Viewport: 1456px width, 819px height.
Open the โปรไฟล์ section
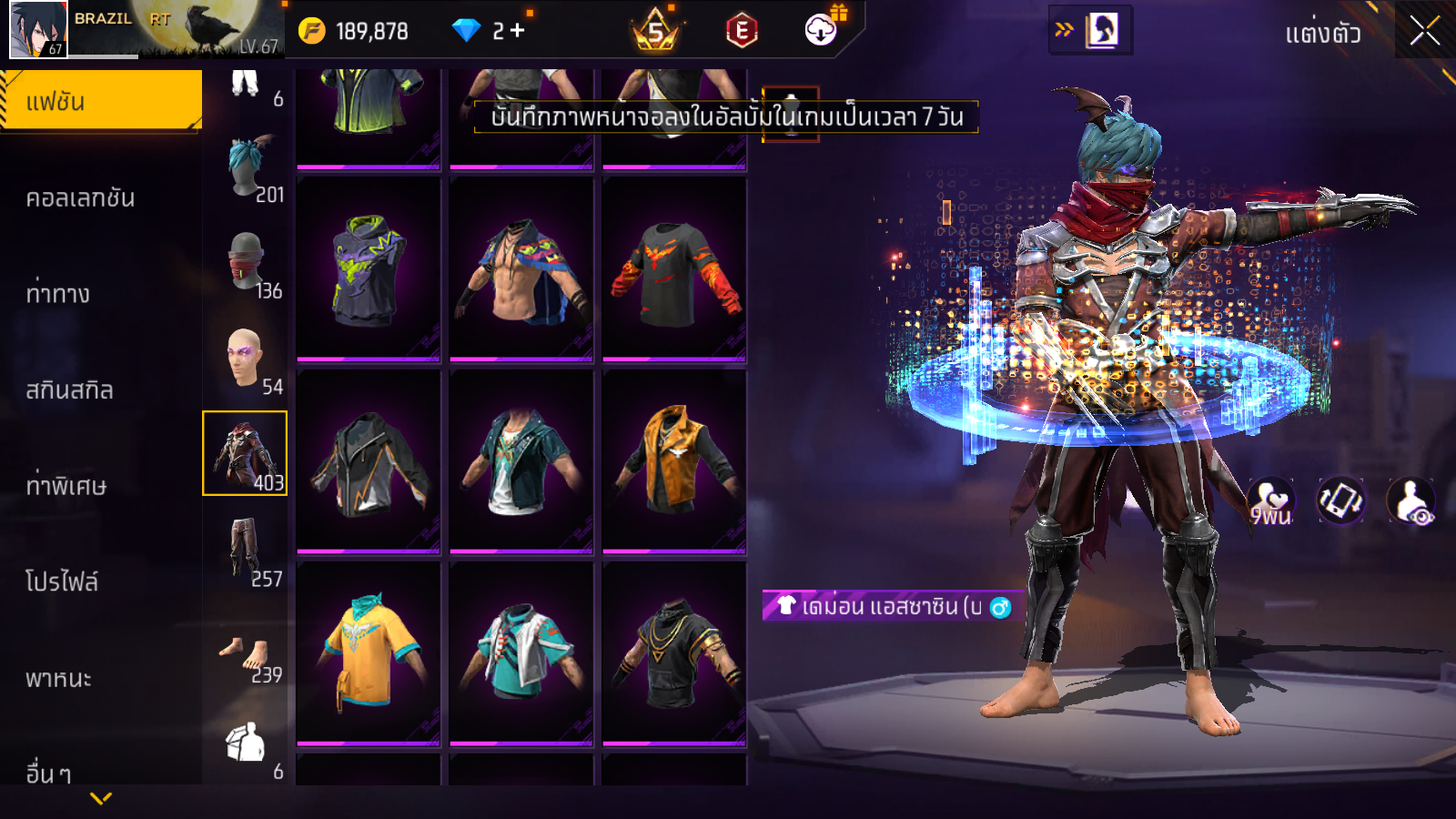coord(62,581)
